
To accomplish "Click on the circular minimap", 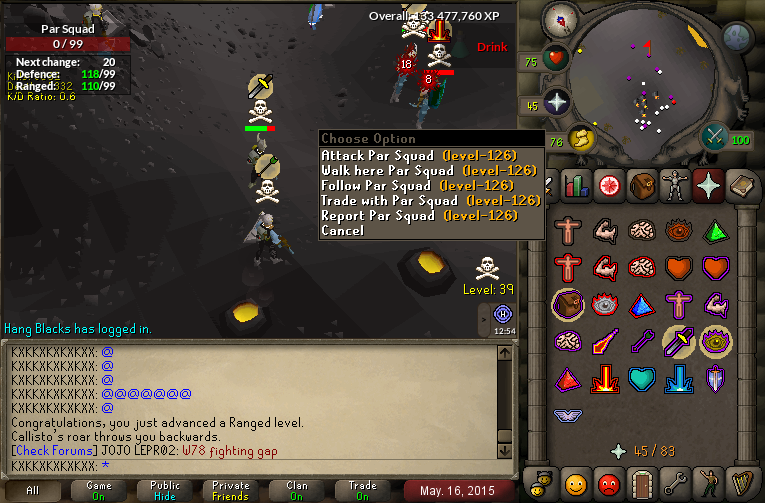I will [650, 85].
